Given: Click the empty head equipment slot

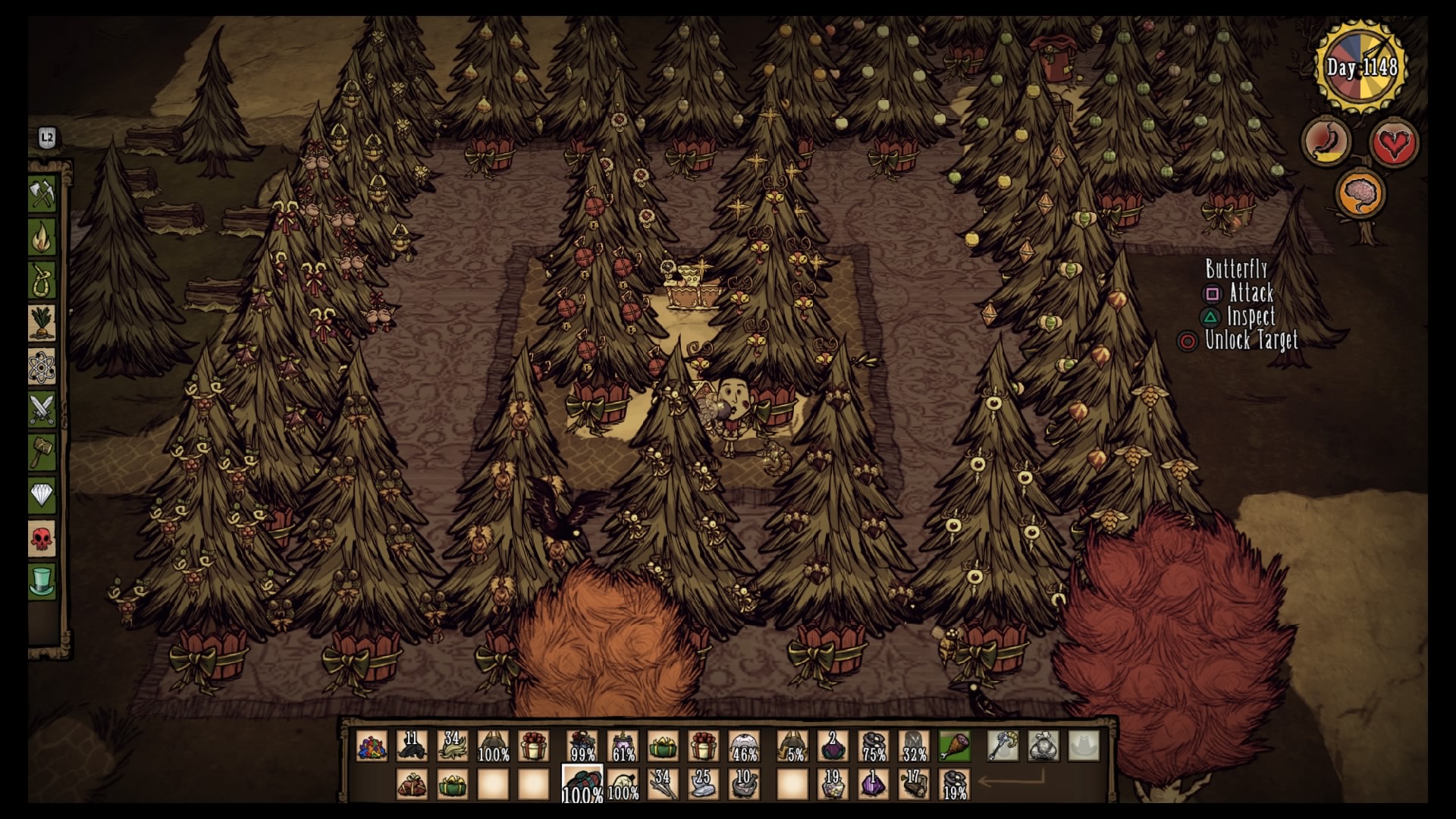Looking at the screenshot, I should click(x=1084, y=746).
